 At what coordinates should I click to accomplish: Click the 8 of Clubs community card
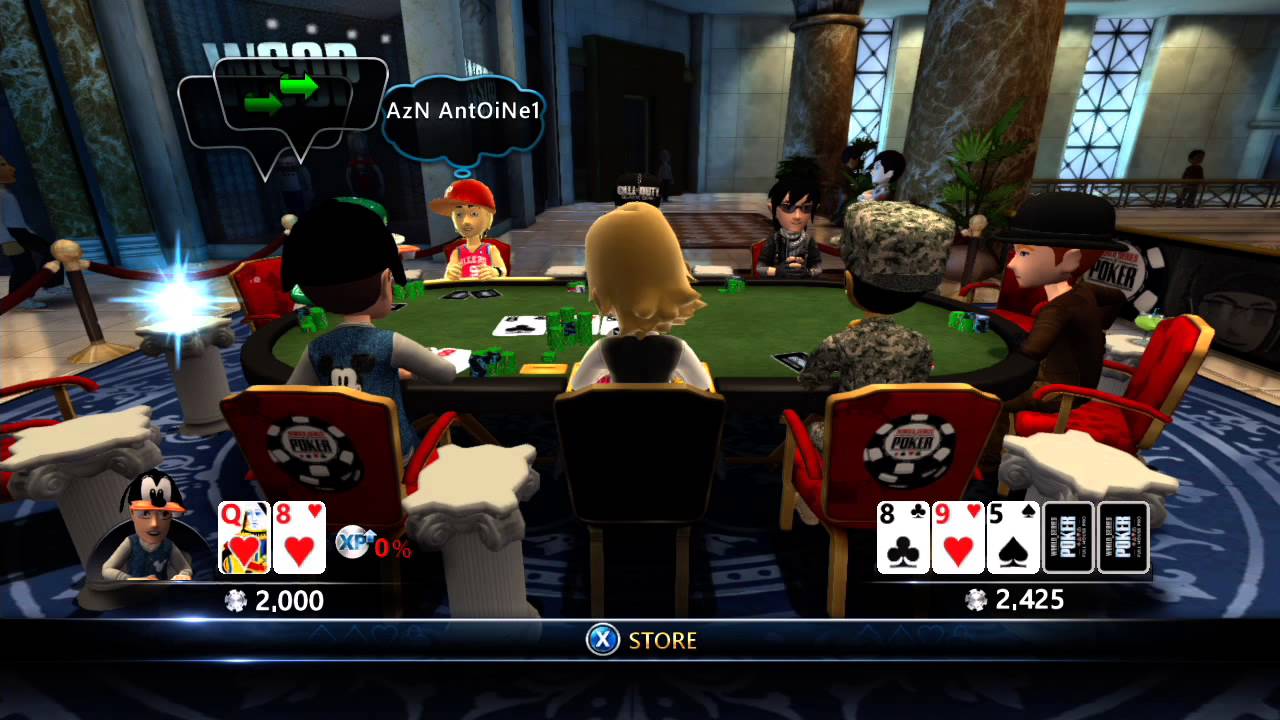pos(903,538)
